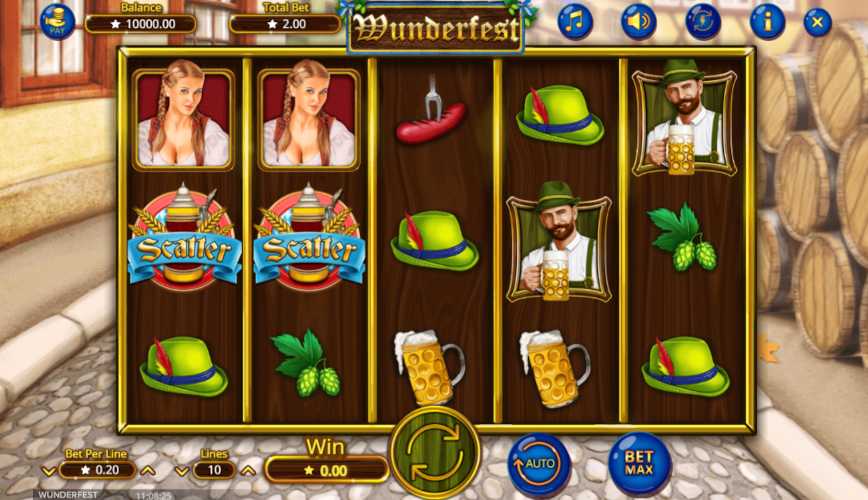Lower the number of Lines

(x=181, y=471)
